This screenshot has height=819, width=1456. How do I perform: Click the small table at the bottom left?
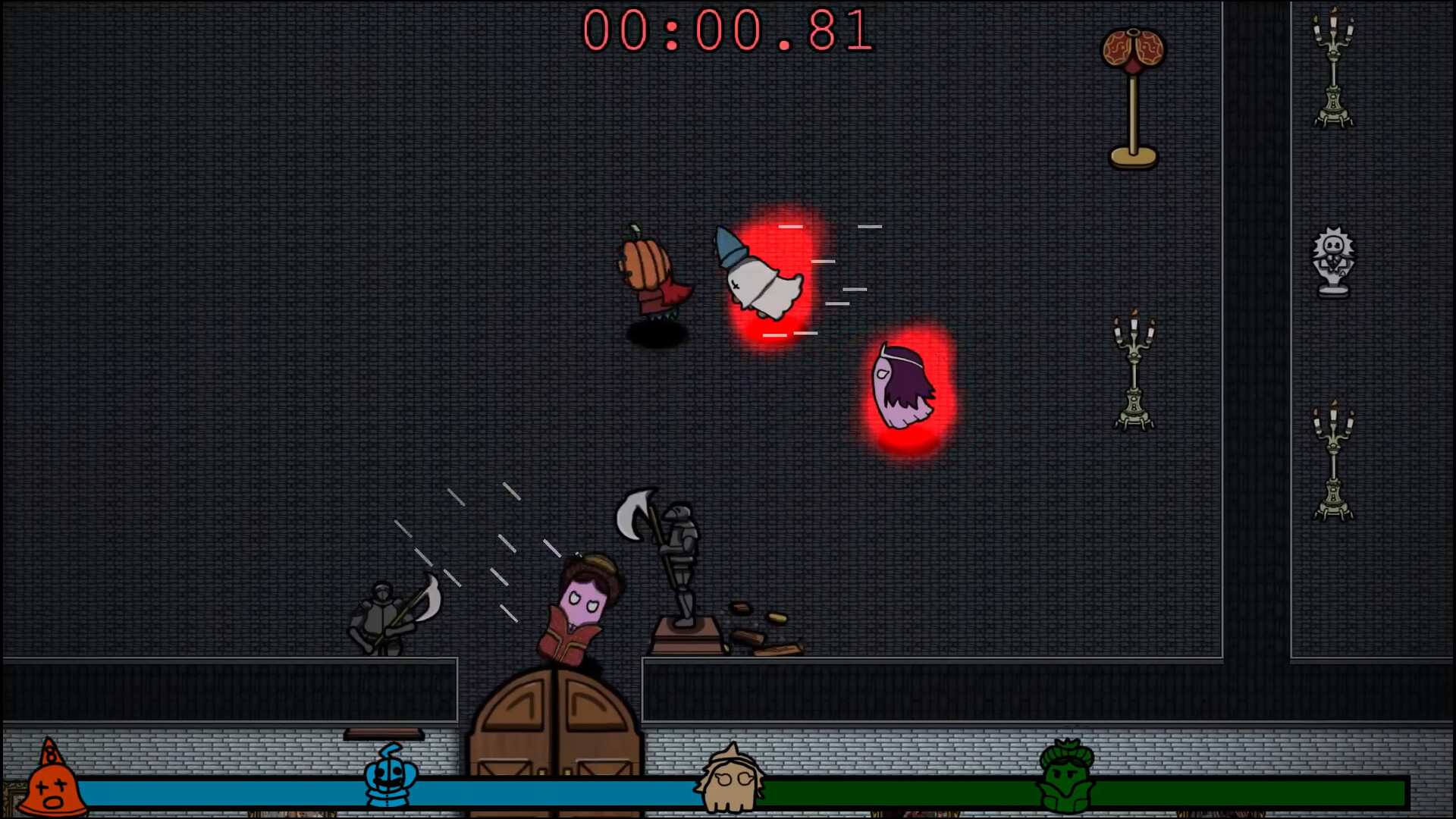[383, 734]
